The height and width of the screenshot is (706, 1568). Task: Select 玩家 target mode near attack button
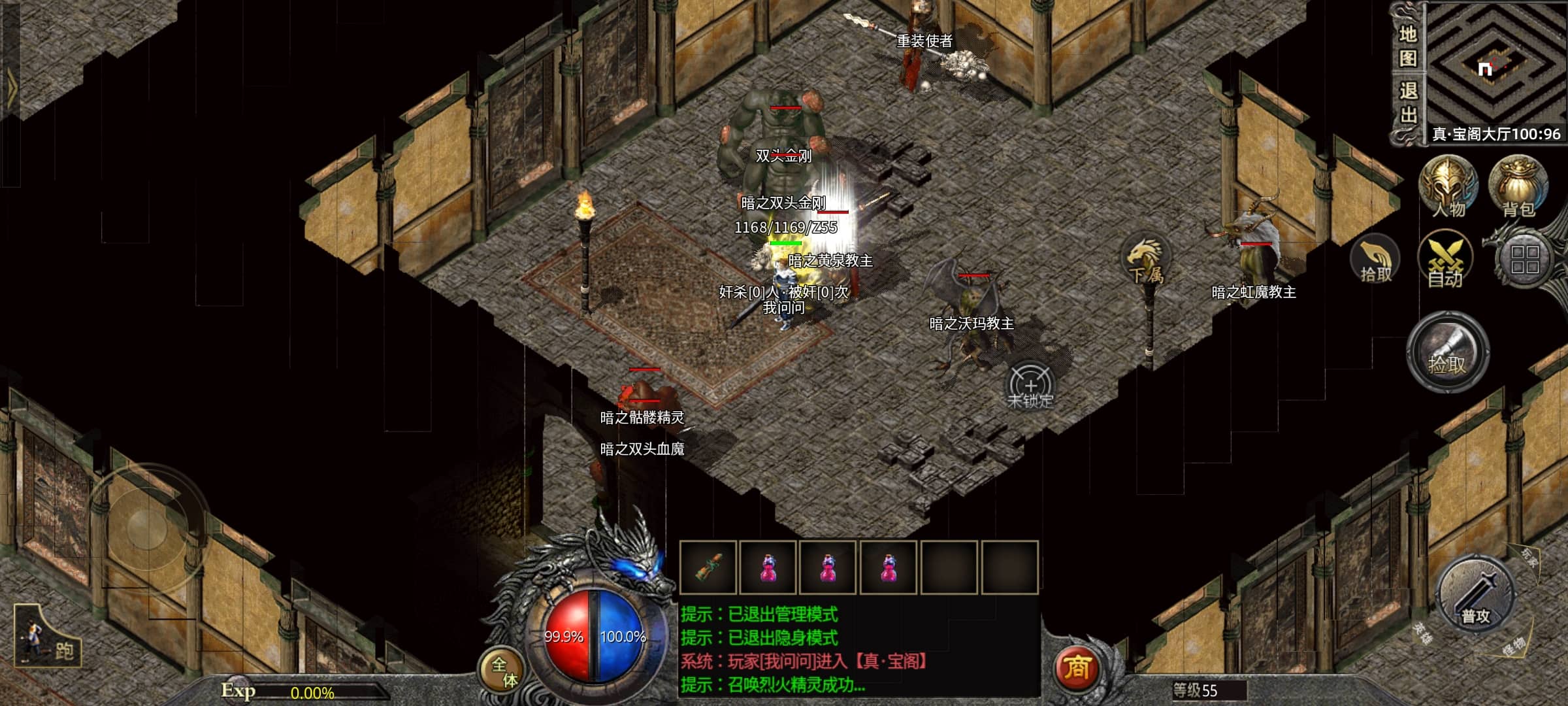coord(1530,557)
